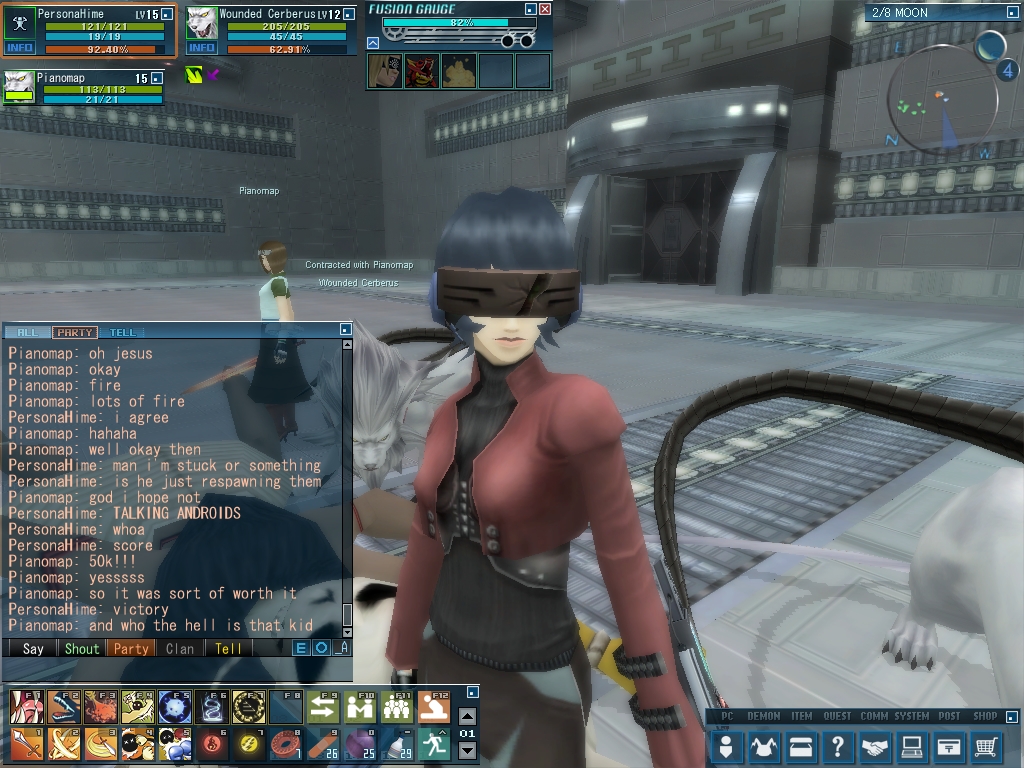
Task: Open the Comm handshake menu
Action: coord(875,746)
